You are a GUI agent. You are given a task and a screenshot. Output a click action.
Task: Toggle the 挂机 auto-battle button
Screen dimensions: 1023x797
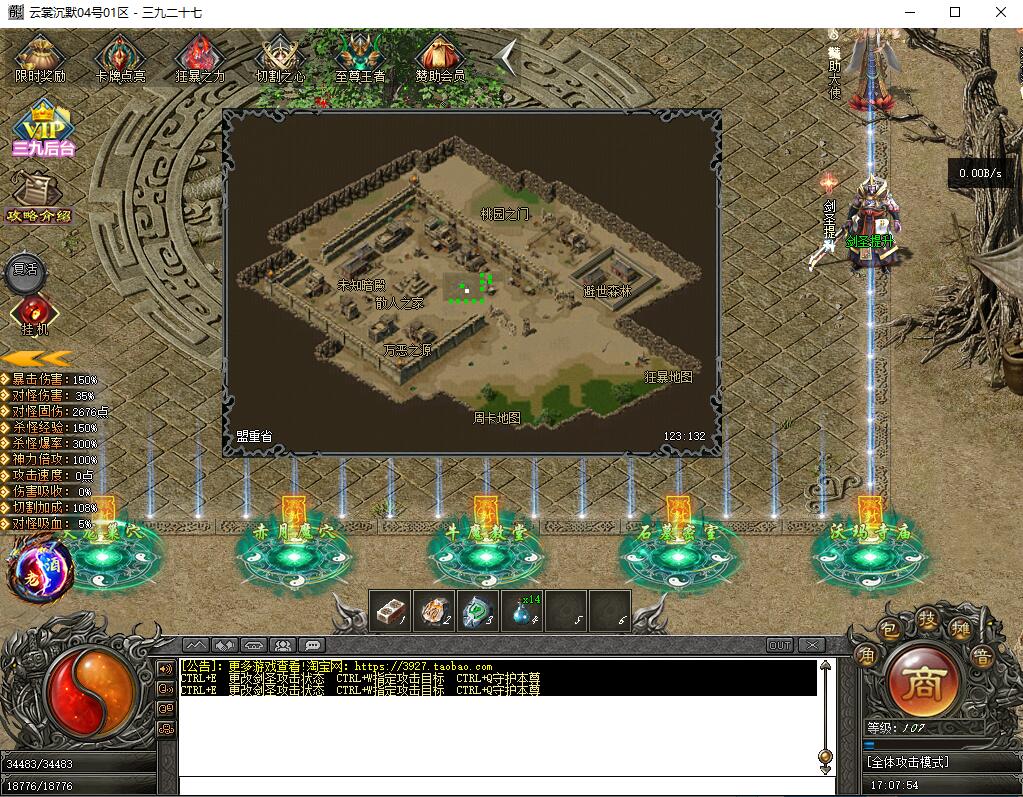[34, 314]
